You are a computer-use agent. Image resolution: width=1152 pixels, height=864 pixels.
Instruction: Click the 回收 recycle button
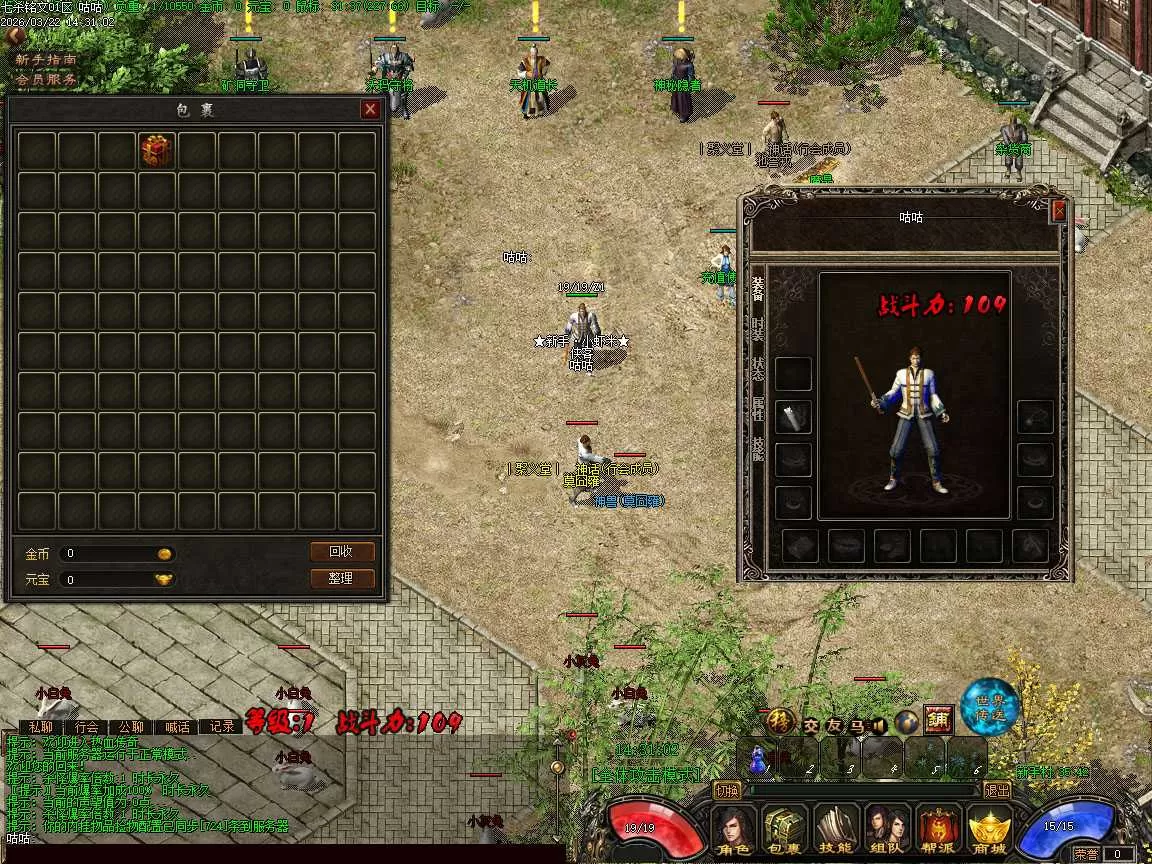tap(342, 551)
